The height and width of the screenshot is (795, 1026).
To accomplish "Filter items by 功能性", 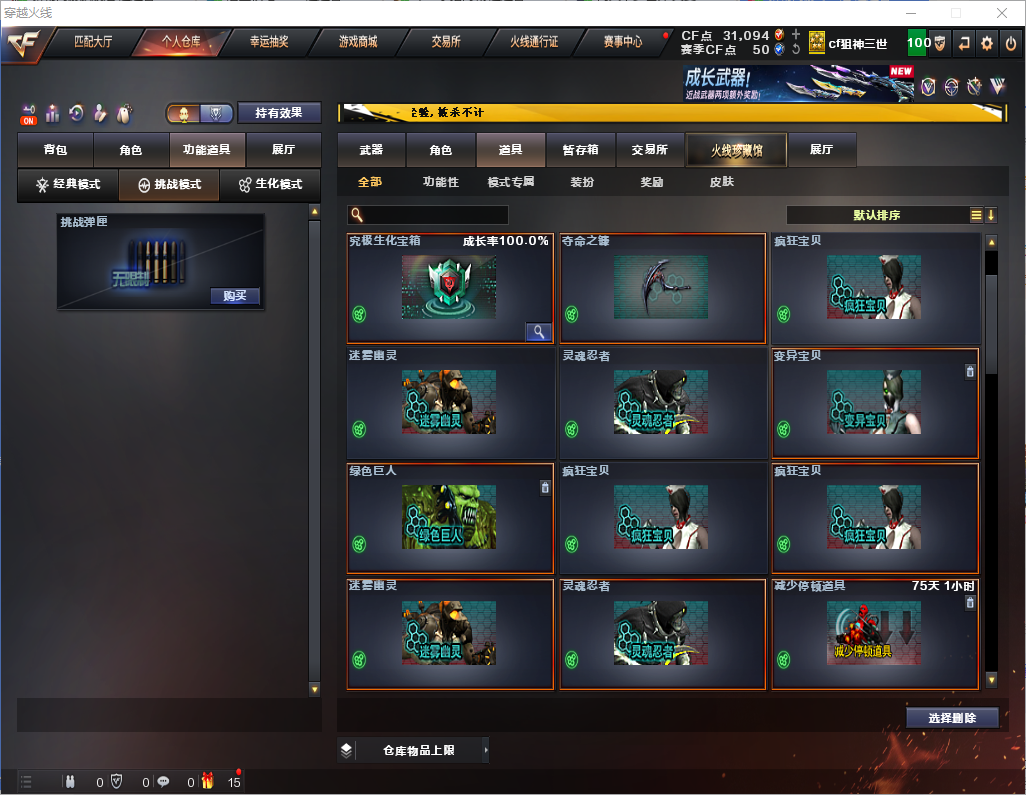I will tap(440, 182).
